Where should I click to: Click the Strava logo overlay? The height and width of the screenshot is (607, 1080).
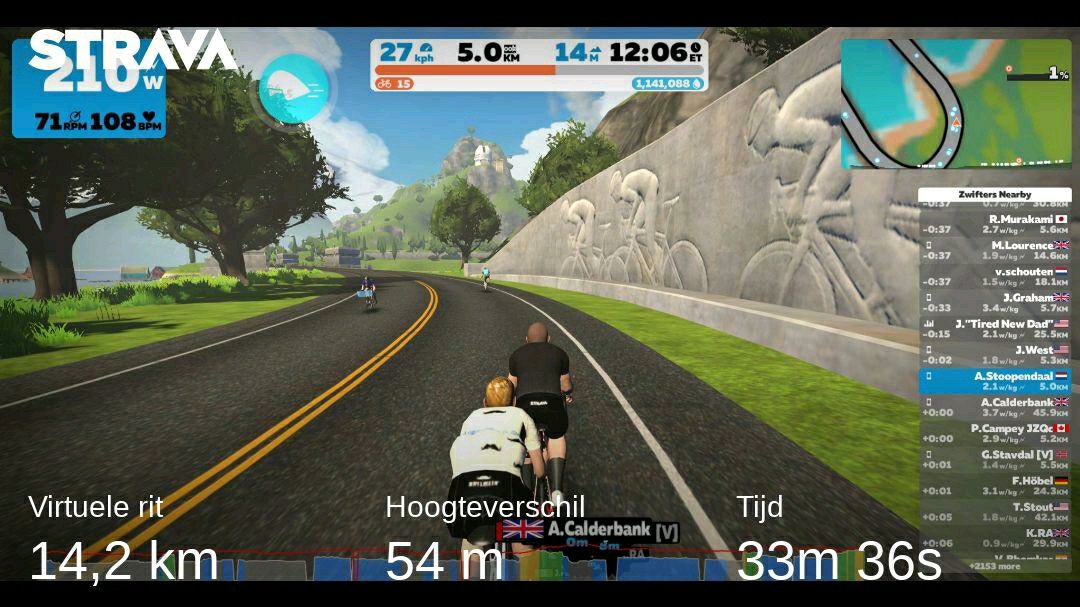pyautogui.click(x=132, y=49)
